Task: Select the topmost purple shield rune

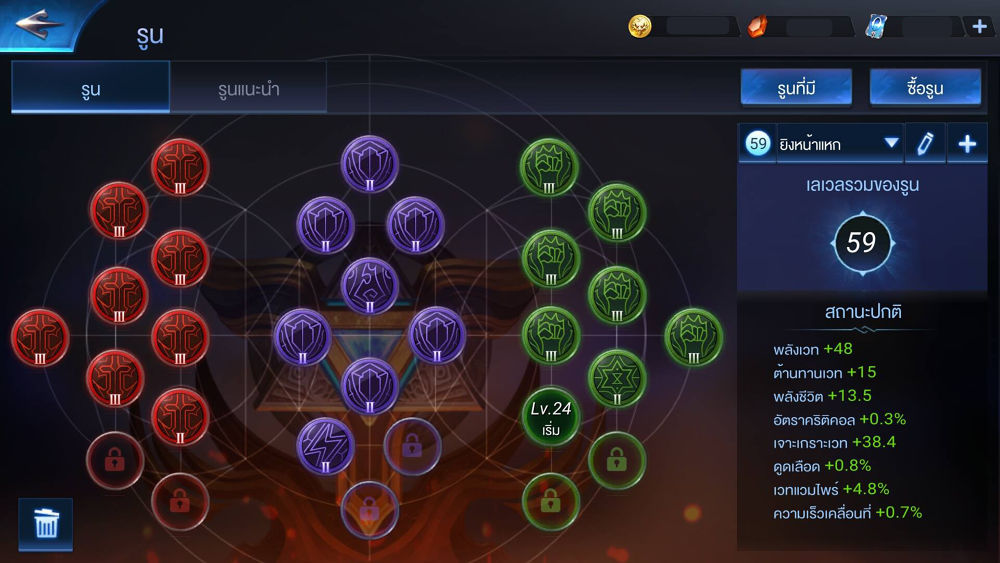Action: point(370,164)
